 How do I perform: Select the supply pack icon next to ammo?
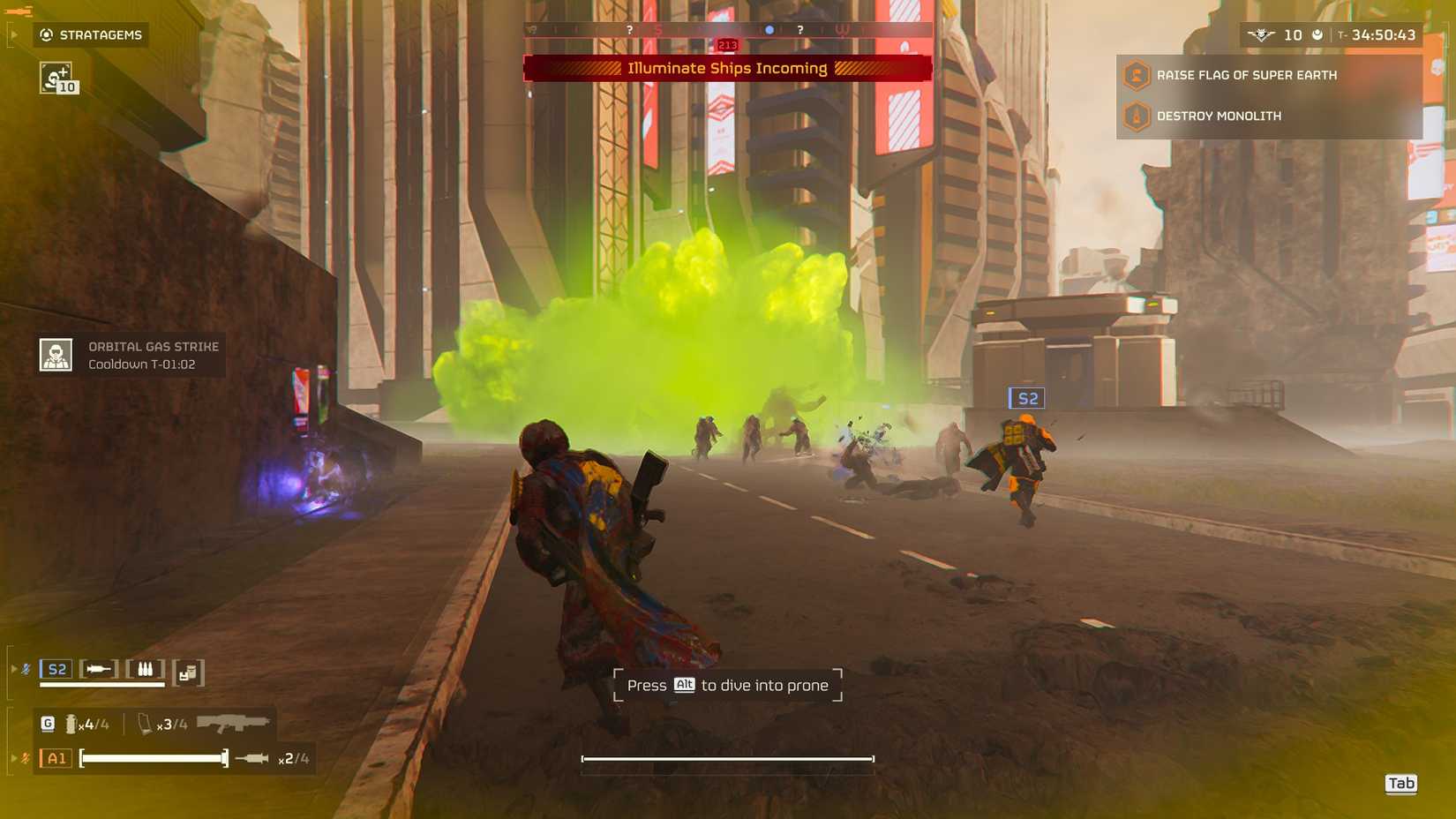point(187,672)
